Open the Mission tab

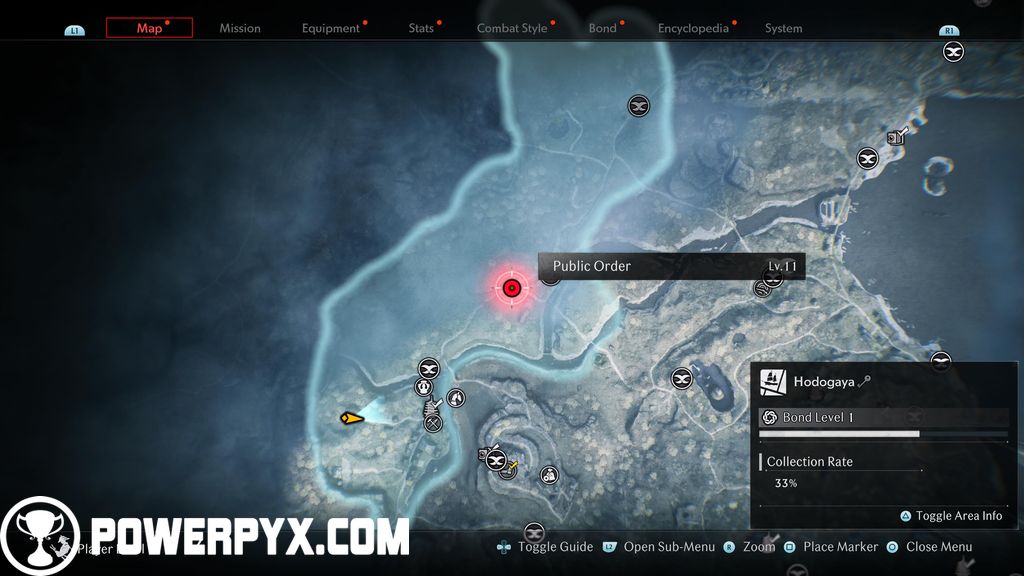point(240,28)
